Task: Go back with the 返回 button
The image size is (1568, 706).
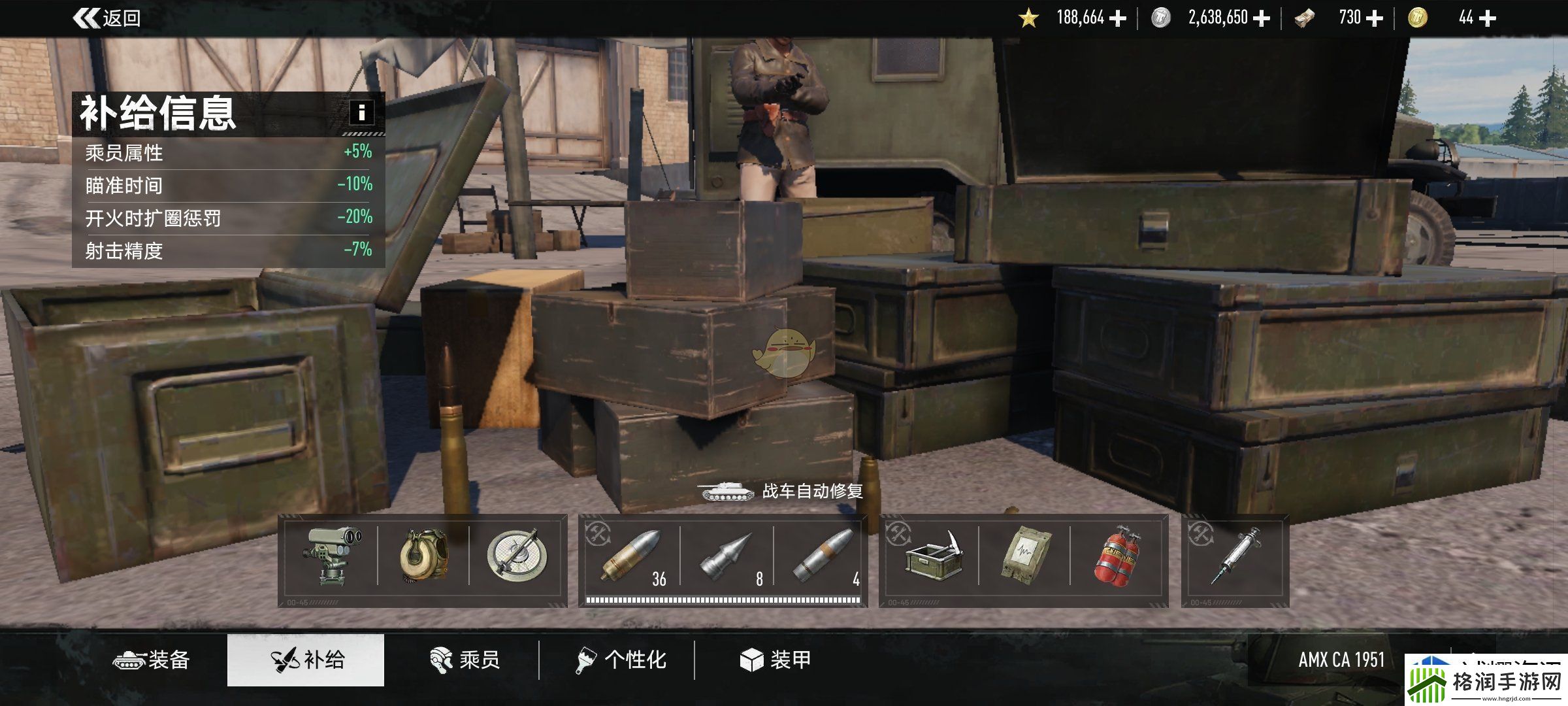Action: point(108,18)
